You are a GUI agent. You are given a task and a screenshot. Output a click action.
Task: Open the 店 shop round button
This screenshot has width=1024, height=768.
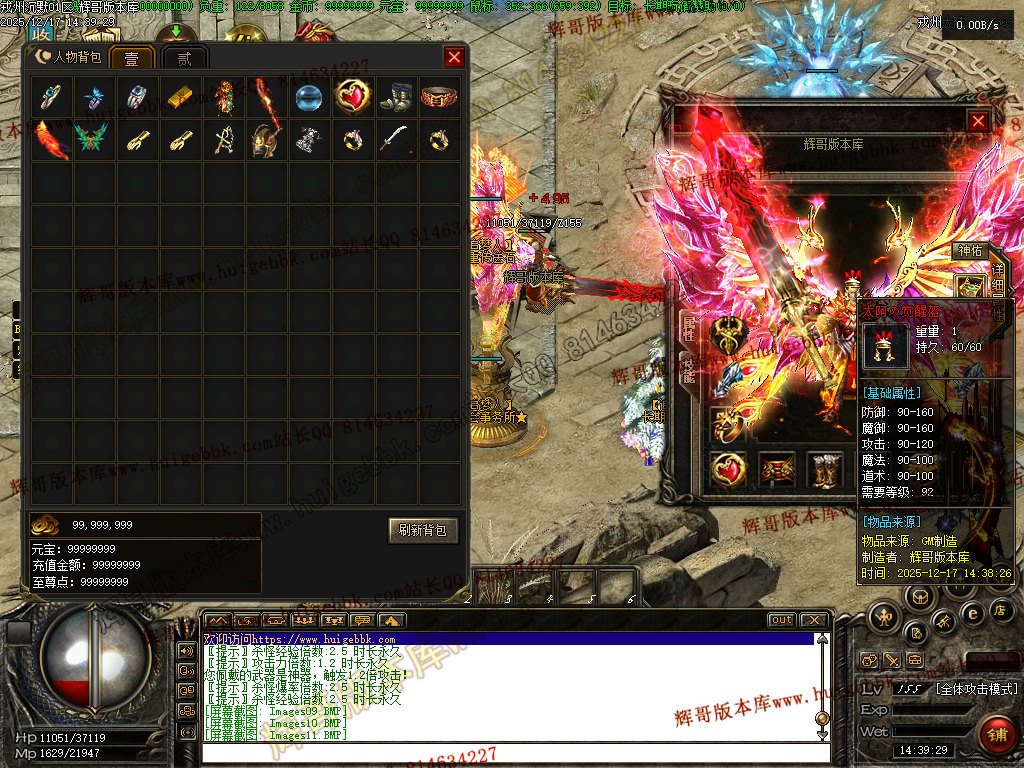999,610
